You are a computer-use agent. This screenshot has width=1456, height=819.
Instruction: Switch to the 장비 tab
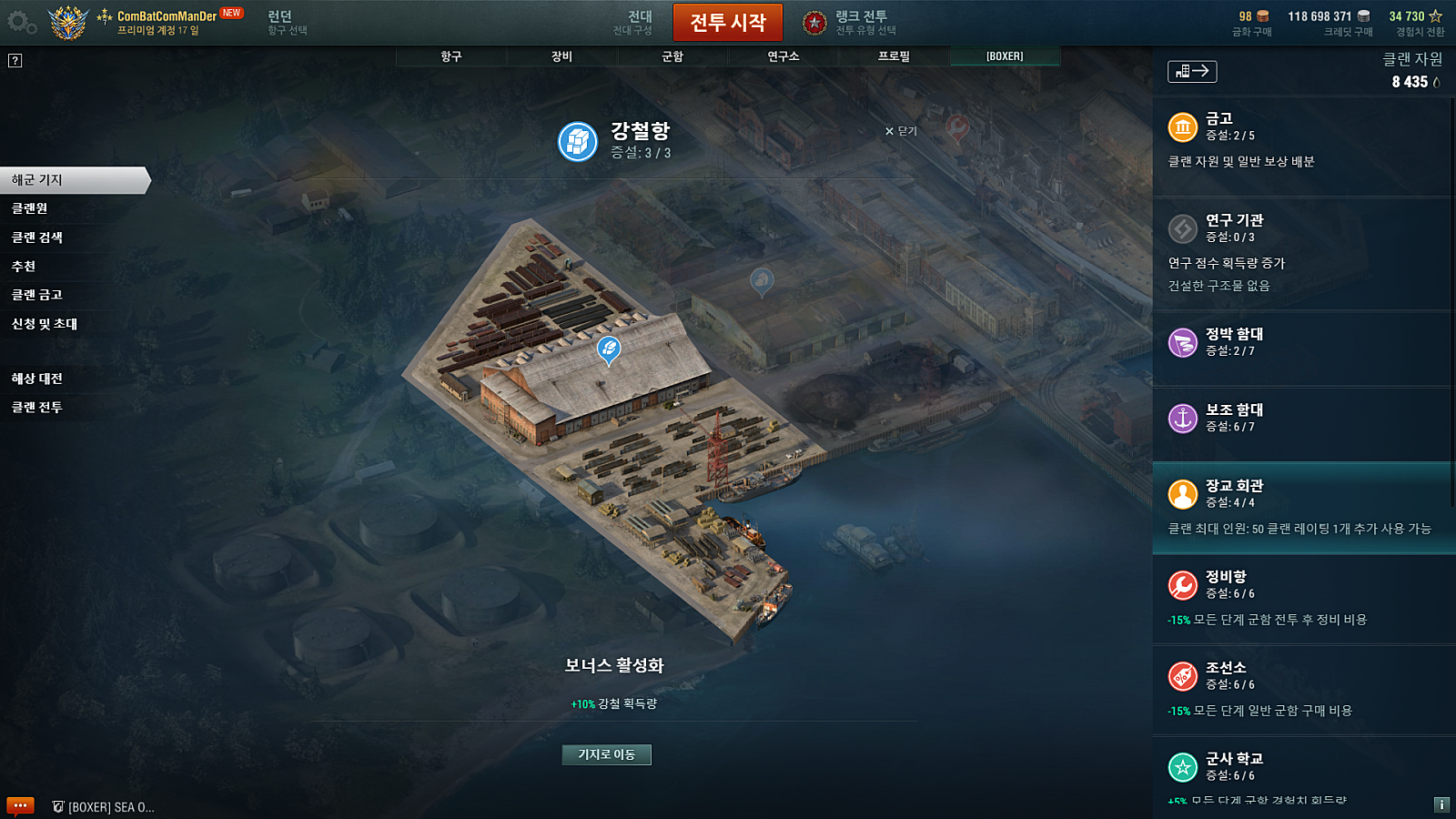561,56
